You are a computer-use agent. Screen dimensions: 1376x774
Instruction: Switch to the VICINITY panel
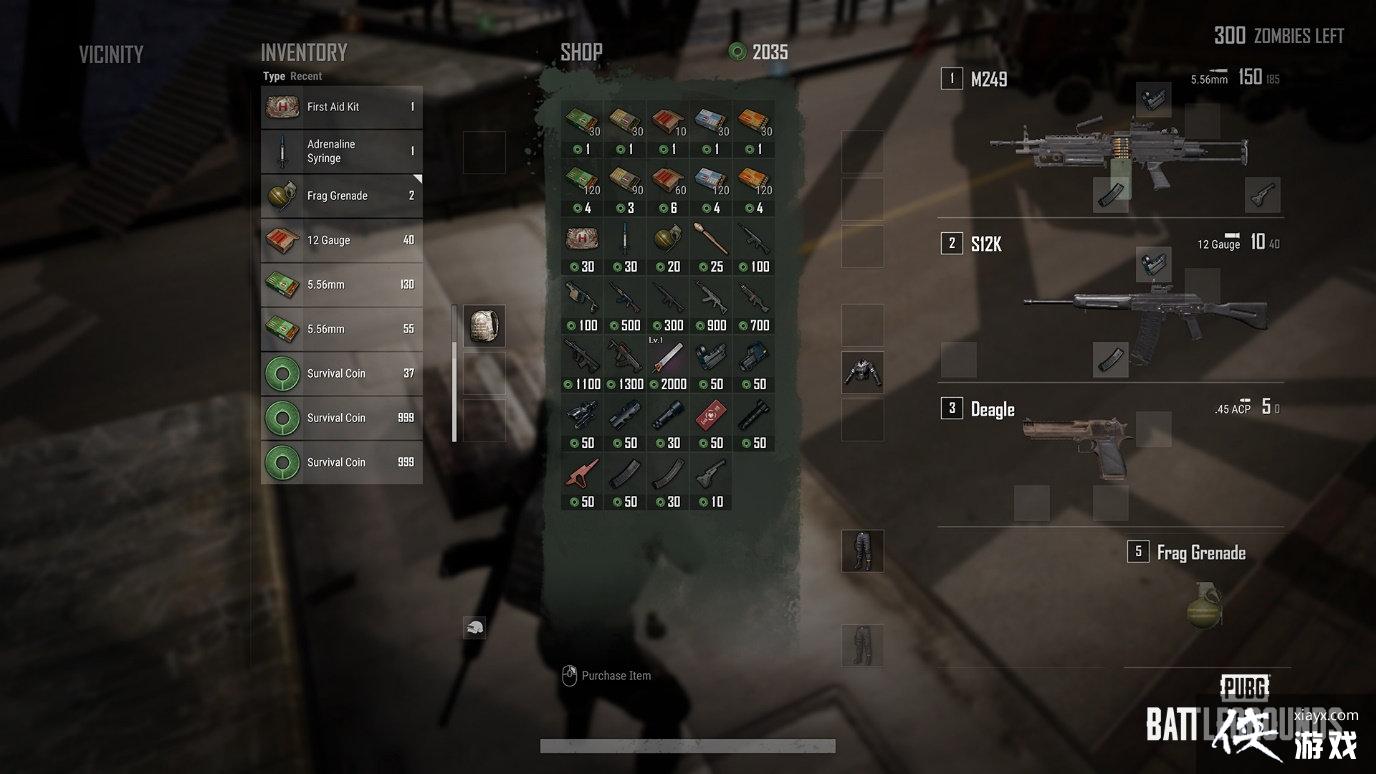(x=111, y=54)
